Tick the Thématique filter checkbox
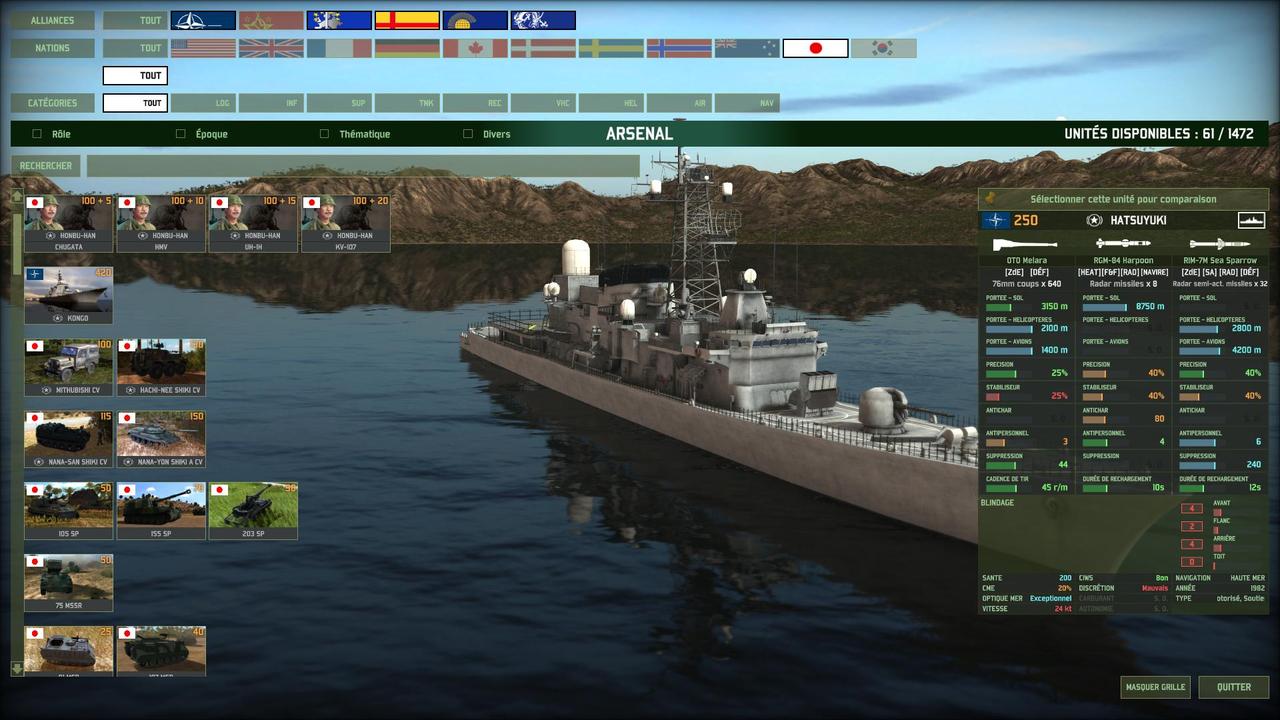 [324, 134]
